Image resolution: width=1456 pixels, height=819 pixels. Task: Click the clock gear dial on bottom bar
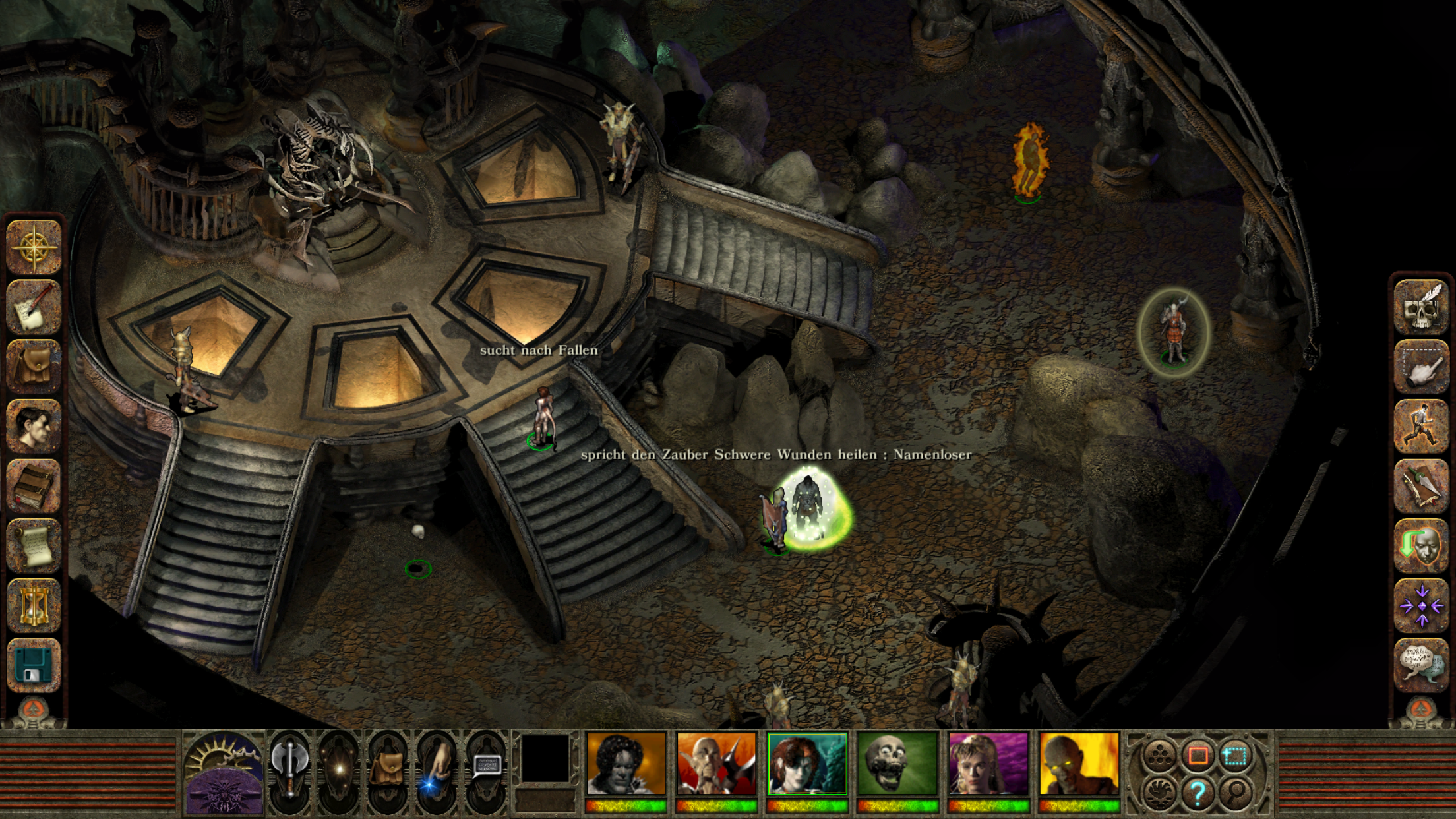(224, 773)
